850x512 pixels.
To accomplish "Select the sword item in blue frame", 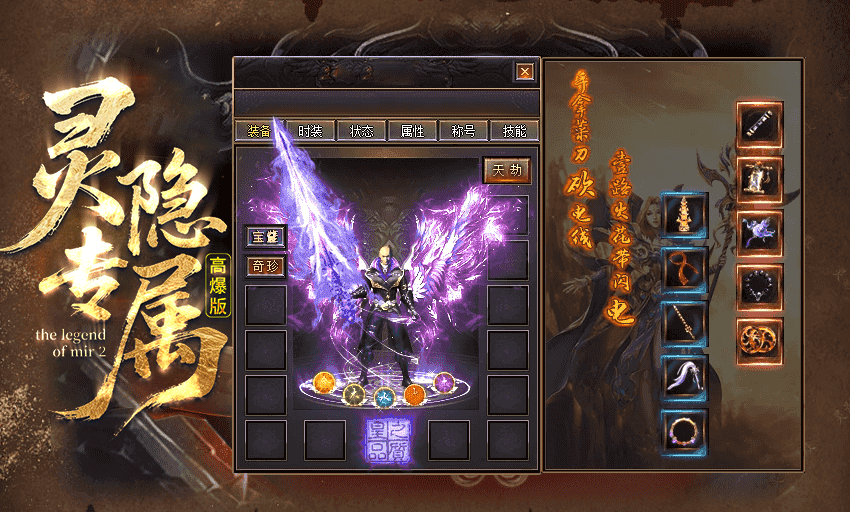I will pos(684,325).
